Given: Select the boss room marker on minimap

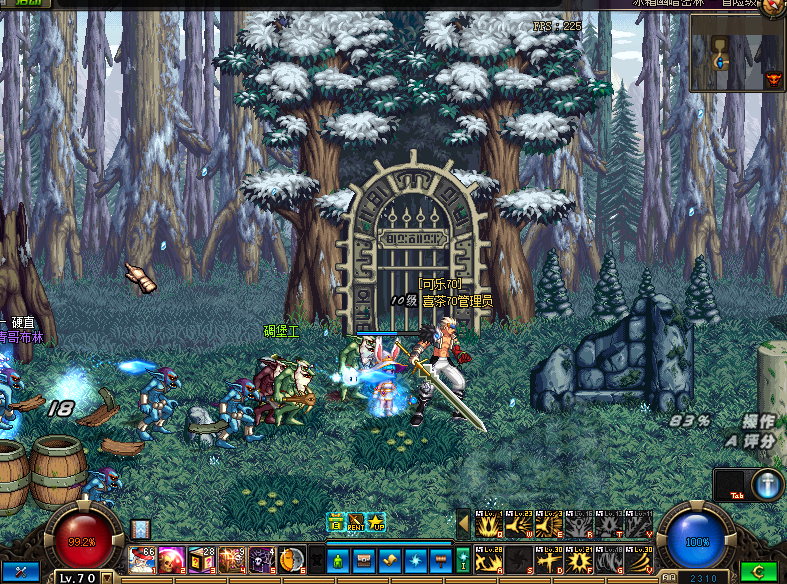Looking at the screenshot, I should [x=772, y=78].
